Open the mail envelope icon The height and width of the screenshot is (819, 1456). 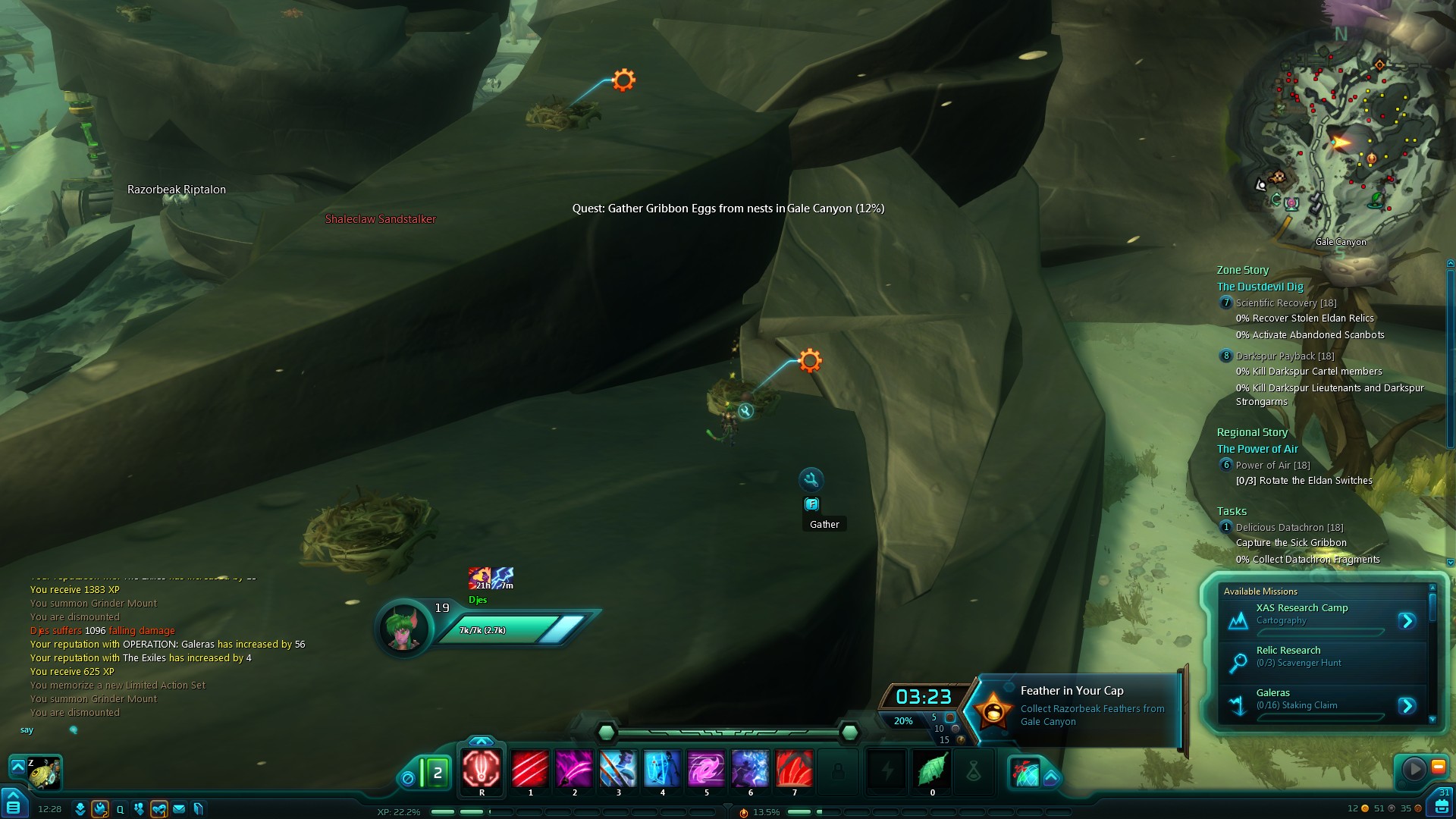(x=179, y=809)
